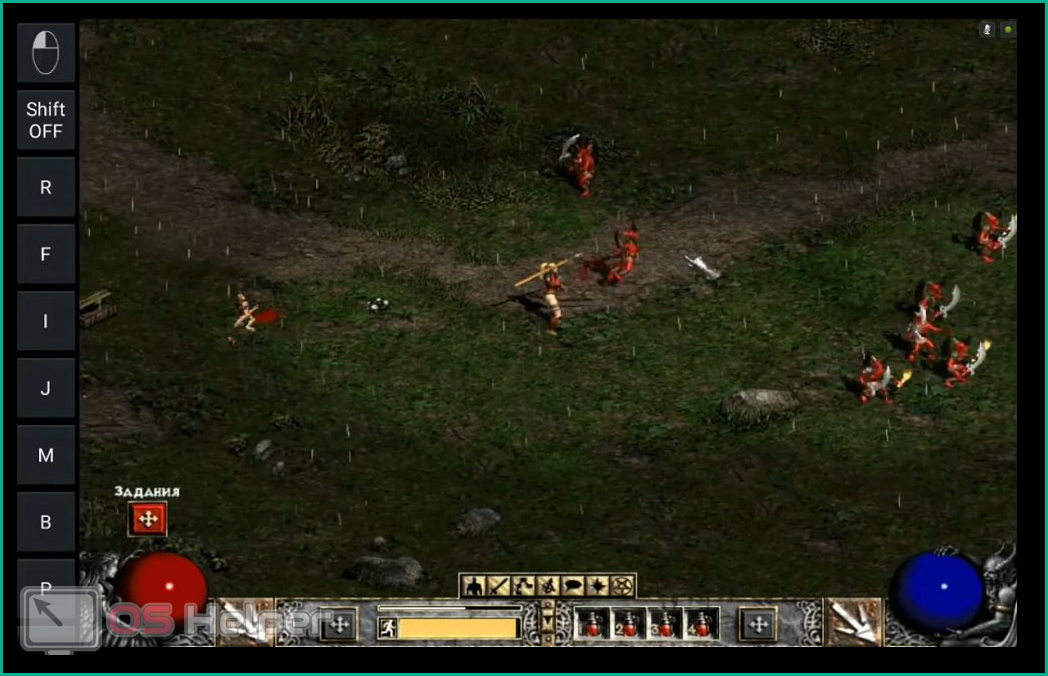Click the cross button right of the potions
The image size is (1048, 676).
[x=757, y=625]
